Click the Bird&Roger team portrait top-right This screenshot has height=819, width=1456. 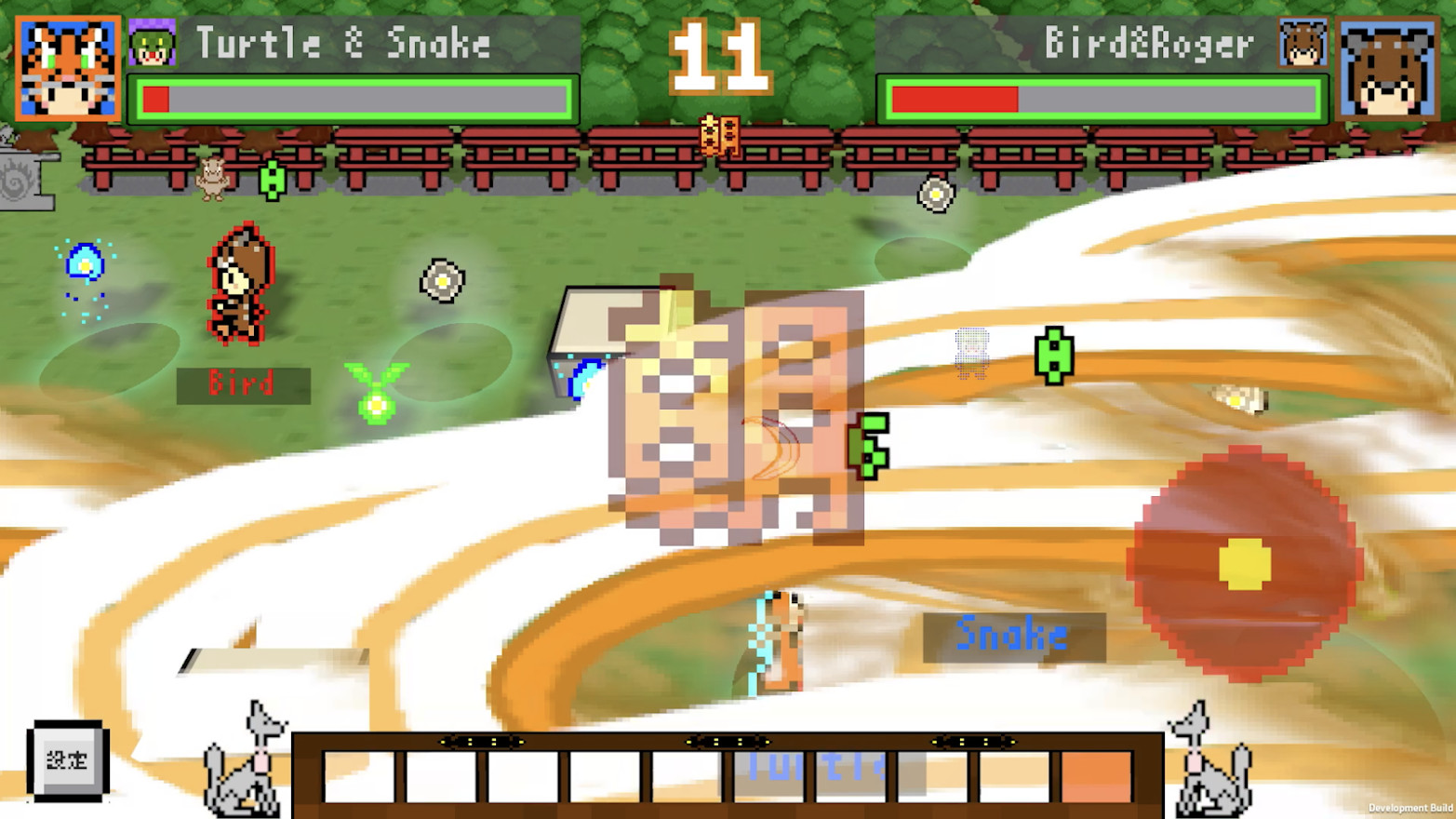[x=1386, y=65]
